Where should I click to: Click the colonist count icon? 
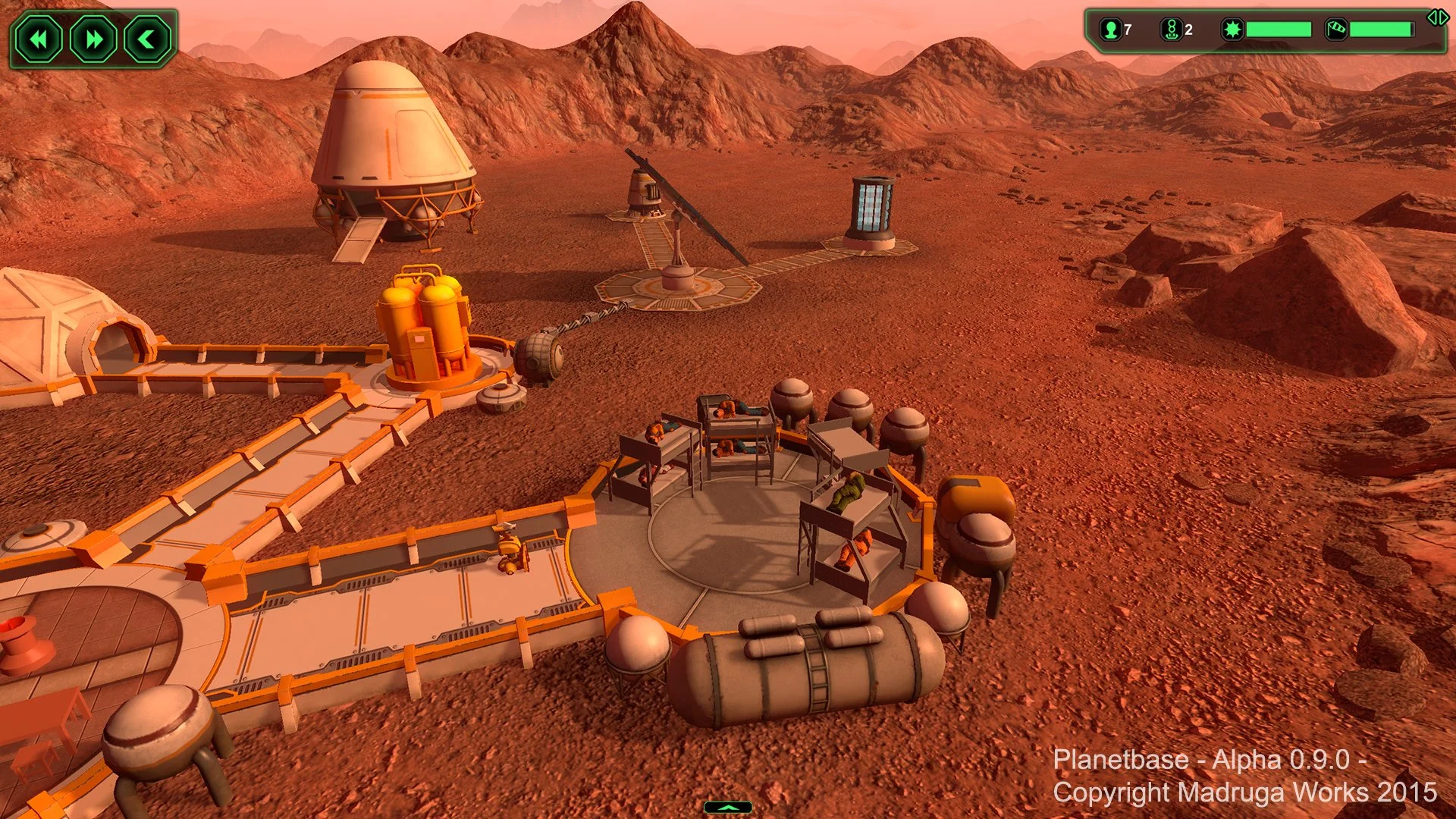coord(1111,30)
